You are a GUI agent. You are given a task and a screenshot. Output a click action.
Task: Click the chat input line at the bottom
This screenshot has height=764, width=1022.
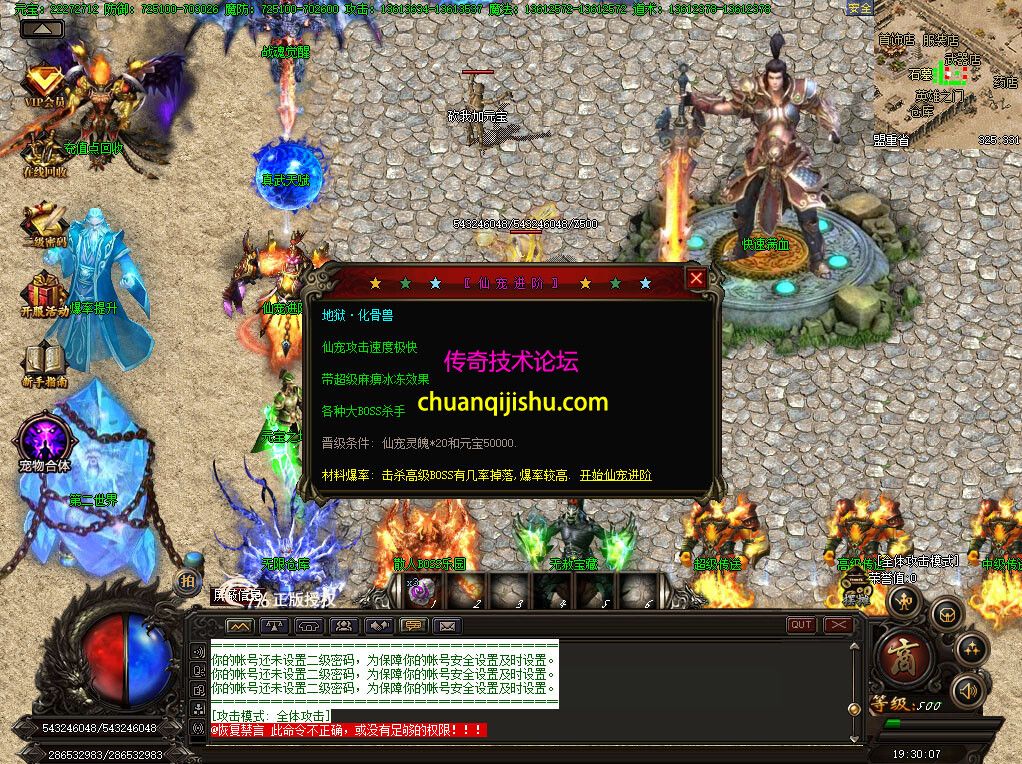pos(530,744)
